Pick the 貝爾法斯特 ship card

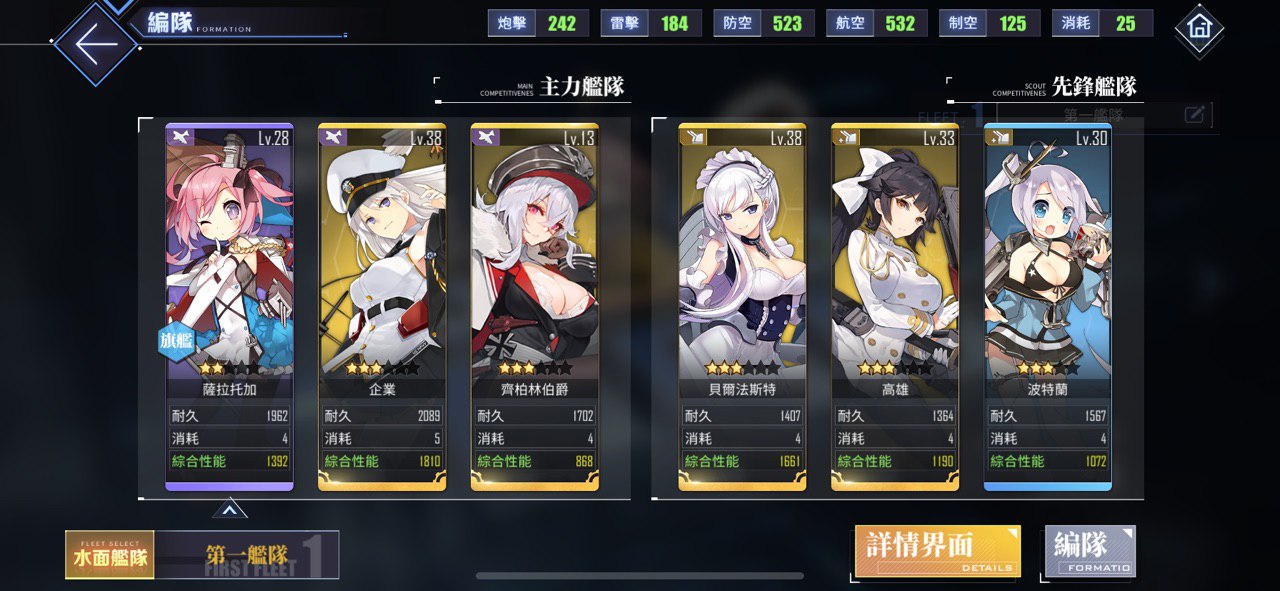[x=742, y=300]
